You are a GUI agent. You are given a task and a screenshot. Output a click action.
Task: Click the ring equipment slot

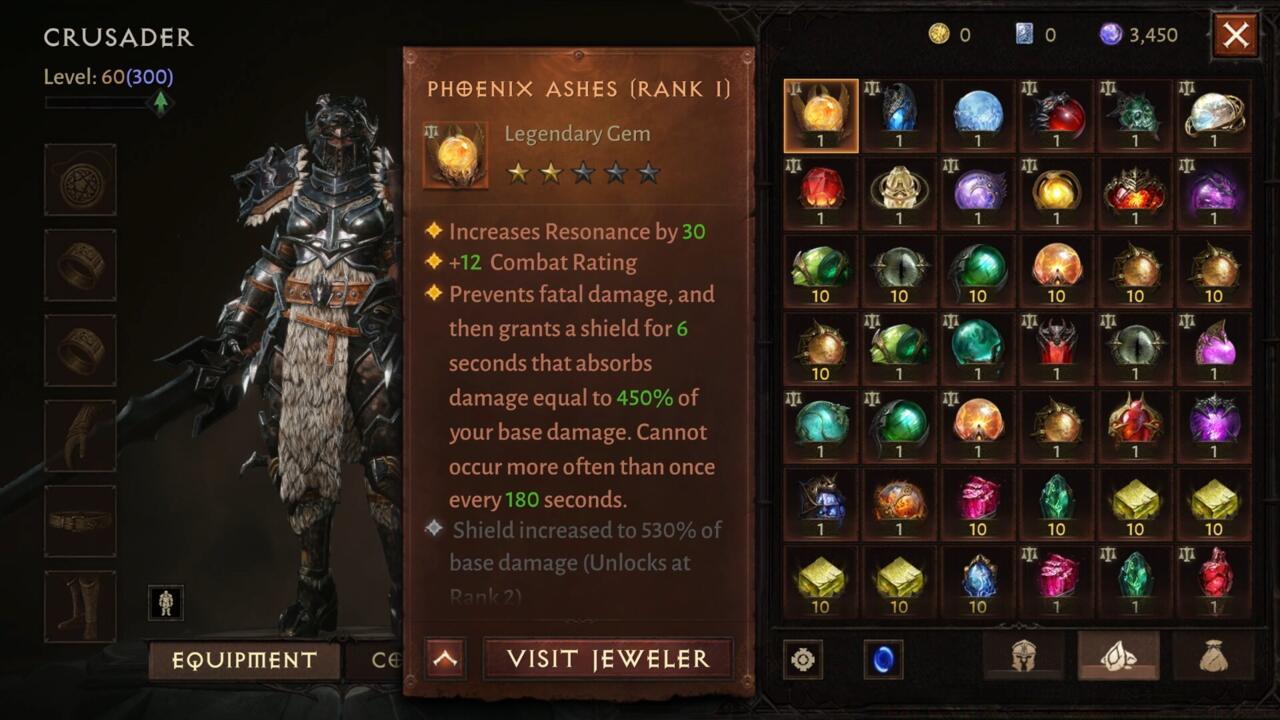pyautogui.click(x=80, y=265)
